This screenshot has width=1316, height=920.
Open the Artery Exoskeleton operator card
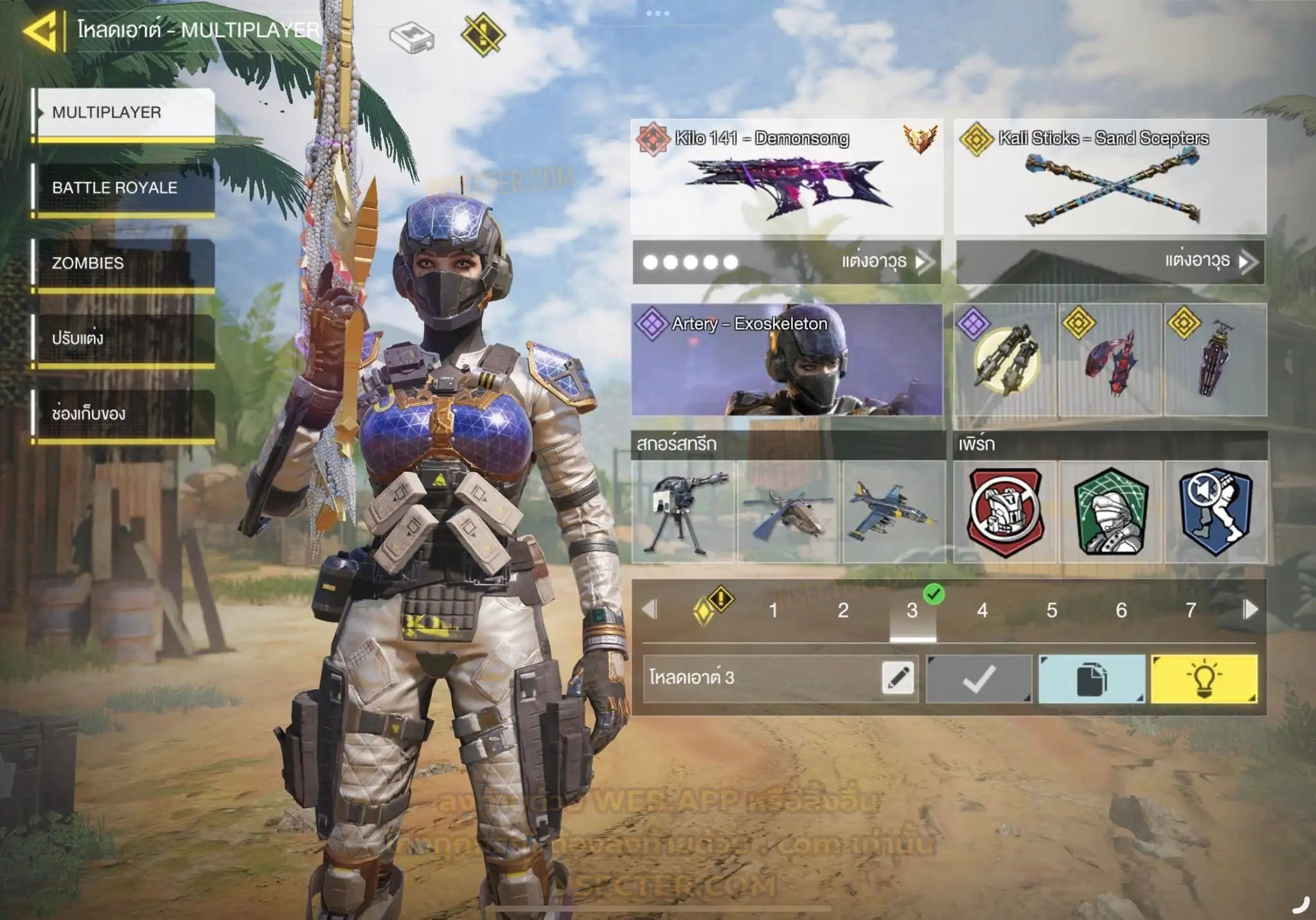coord(787,359)
